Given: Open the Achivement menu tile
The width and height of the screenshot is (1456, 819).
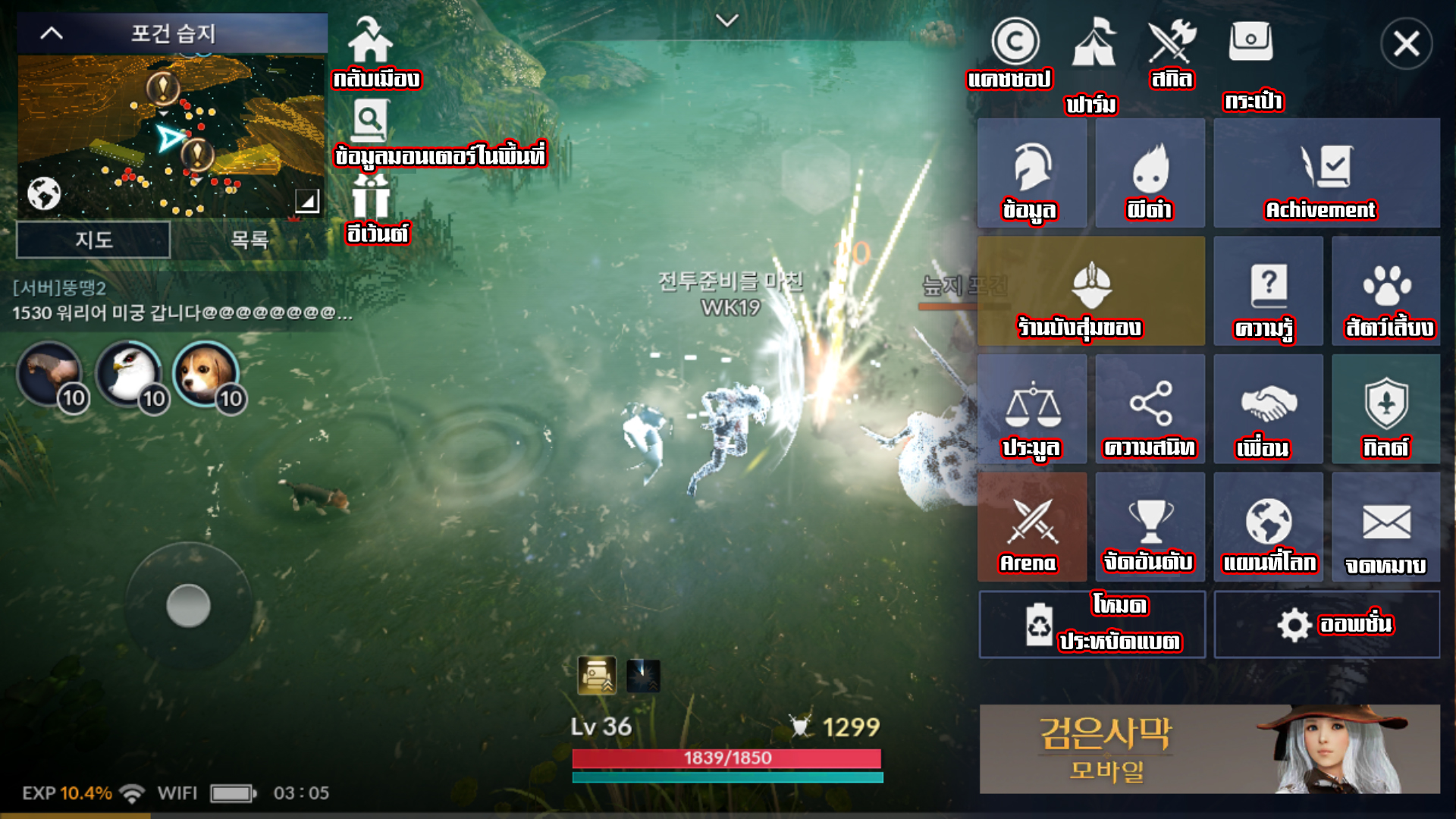Looking at the screenshot, I should click(x=1326, y=173).
